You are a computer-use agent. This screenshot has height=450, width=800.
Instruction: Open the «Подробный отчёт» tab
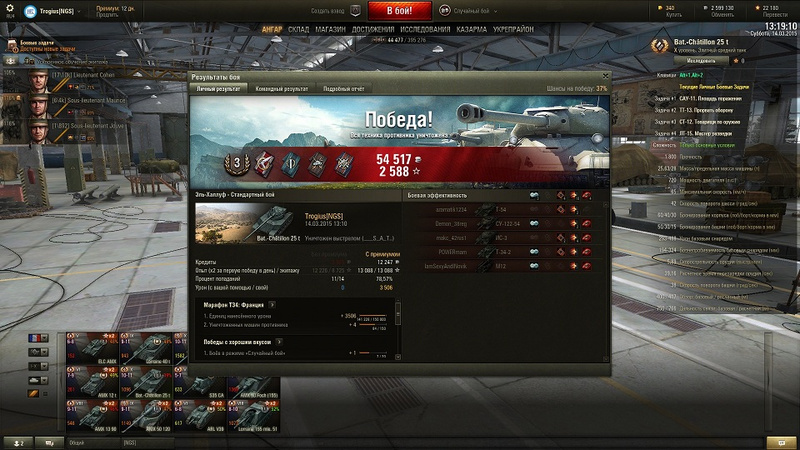click(344, 89)
